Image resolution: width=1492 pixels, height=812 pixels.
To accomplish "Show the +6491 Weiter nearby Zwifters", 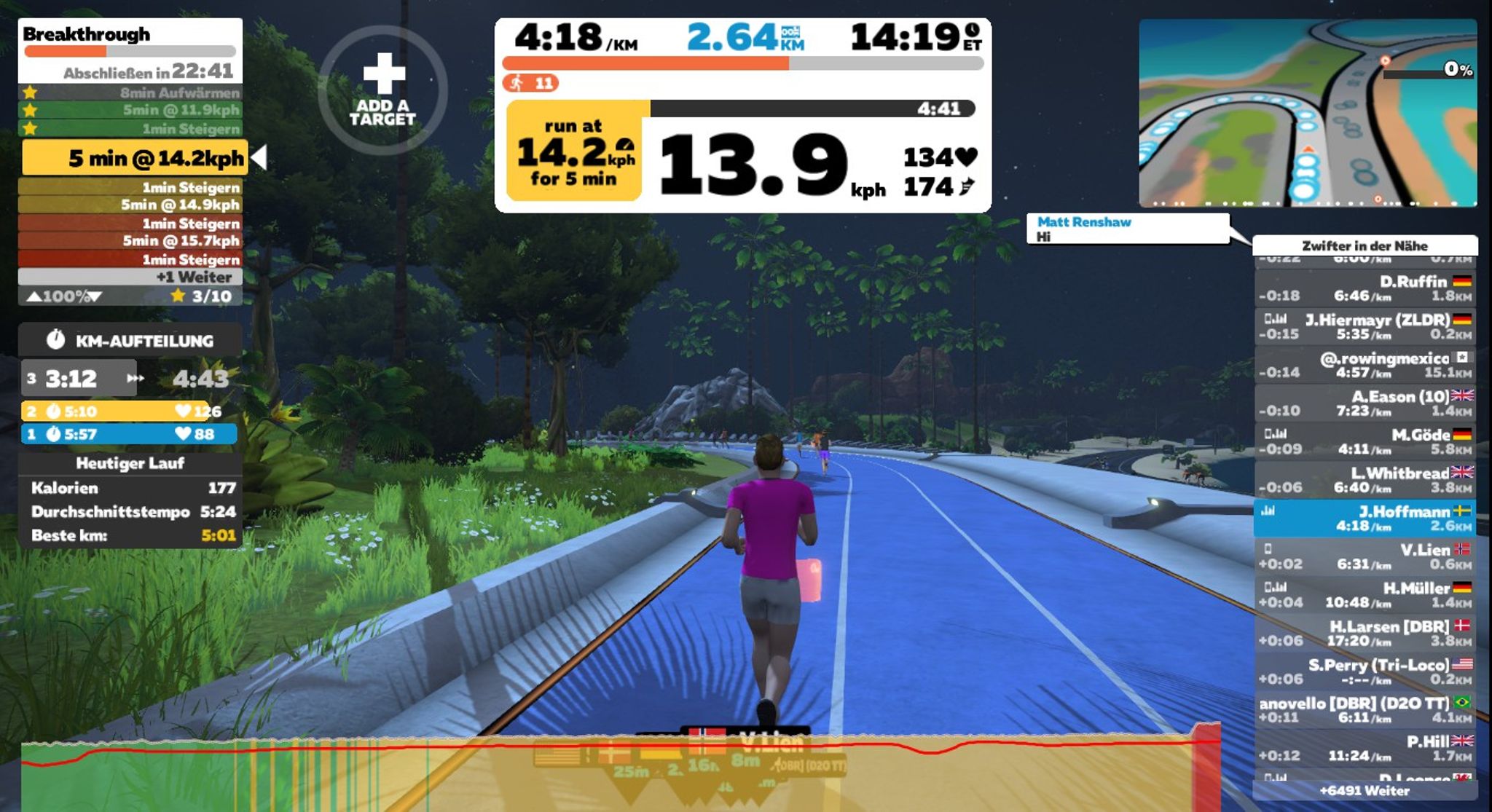I will [1364, 790].
